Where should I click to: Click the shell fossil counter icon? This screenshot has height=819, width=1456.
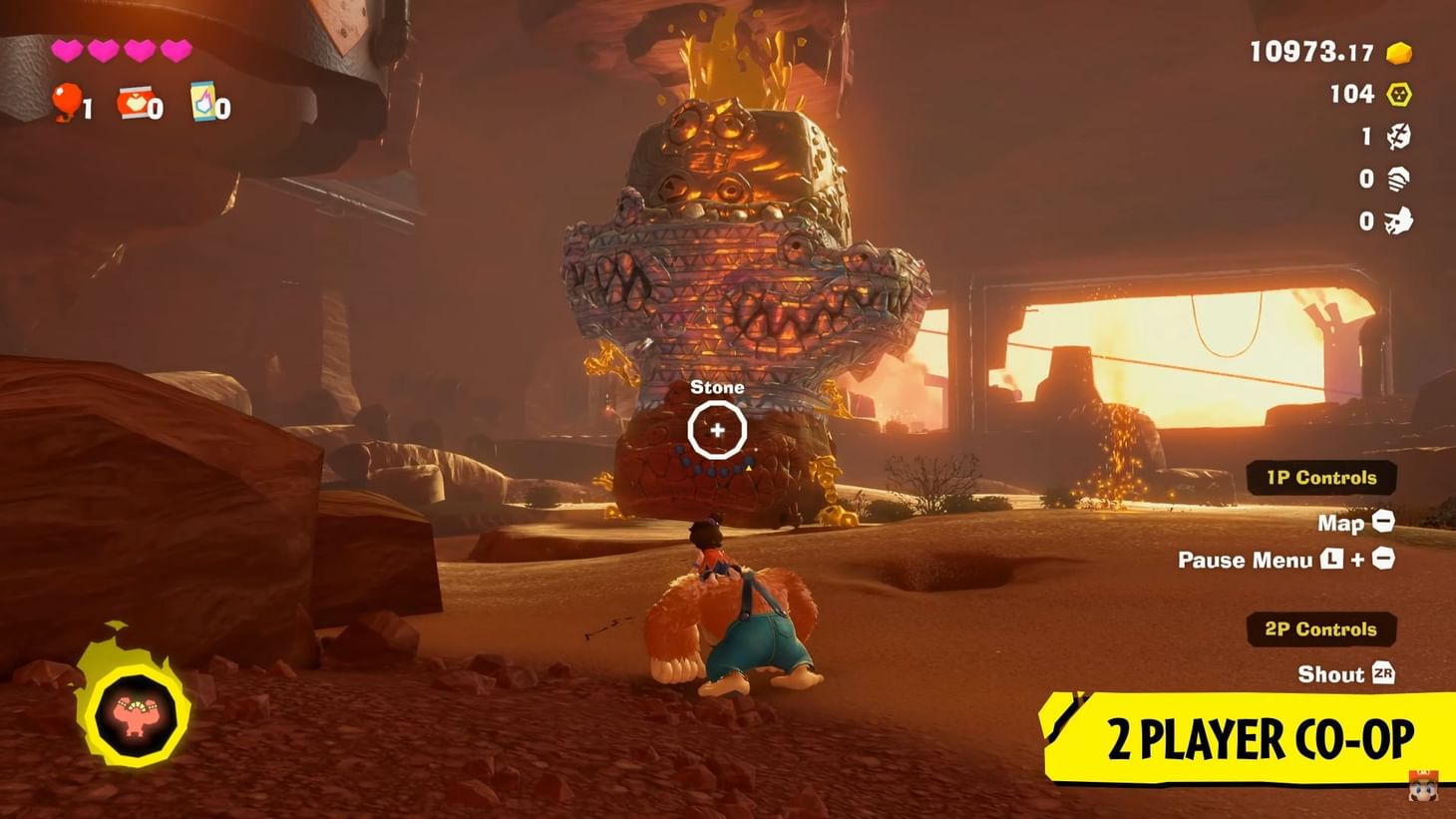[x=1399, y=176]
